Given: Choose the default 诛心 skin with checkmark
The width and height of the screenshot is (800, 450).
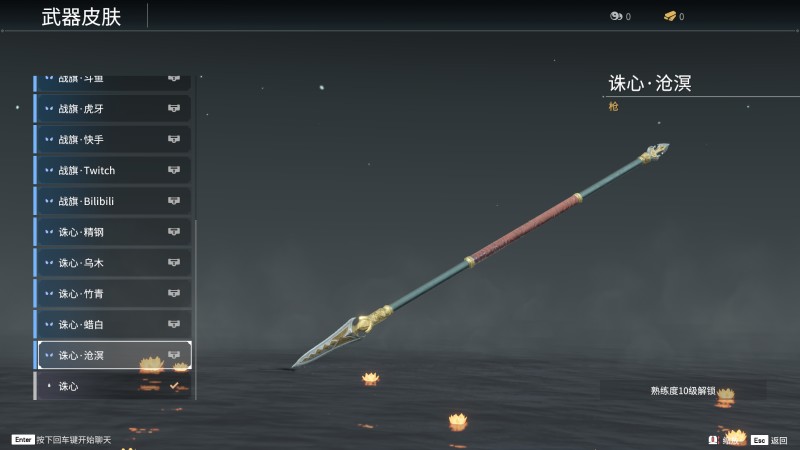Looking at the screenshot, I should pos(113,386).
